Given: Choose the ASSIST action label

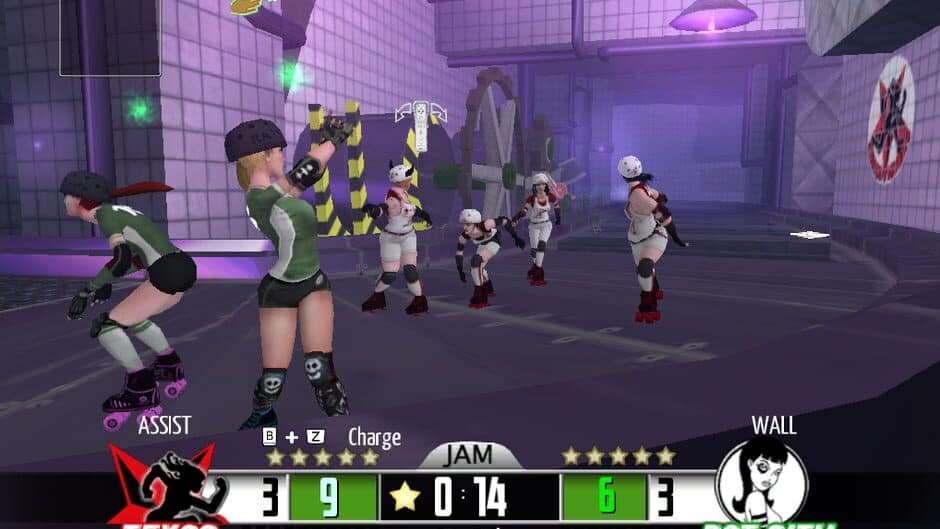Looking at the screenshot, I should [x=164, y=426].
